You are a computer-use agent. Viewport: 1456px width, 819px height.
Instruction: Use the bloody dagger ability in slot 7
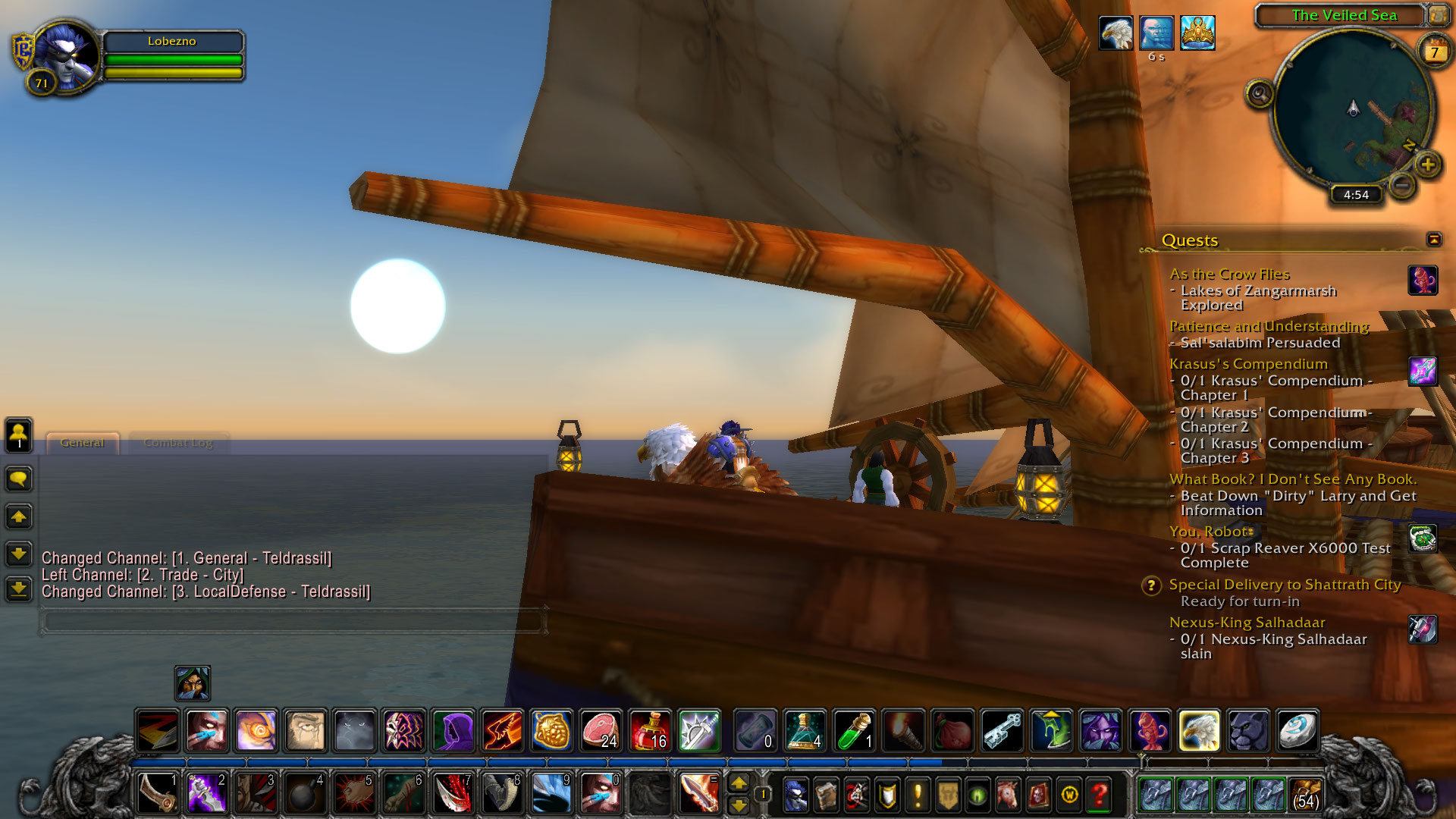(453, 793)
